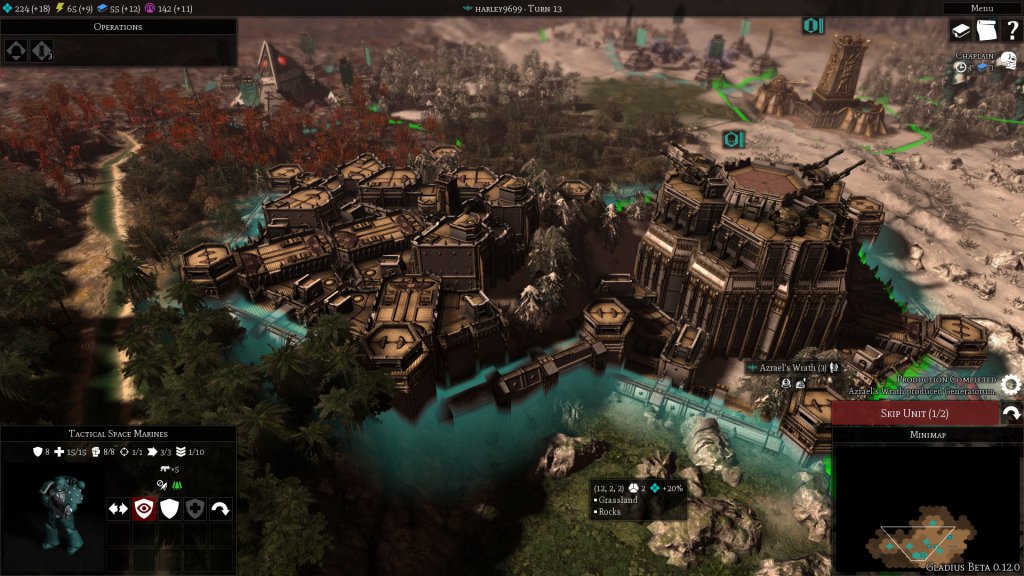Open the Menu button
This screenshot has width=1024, height=576.
point(982,8)
